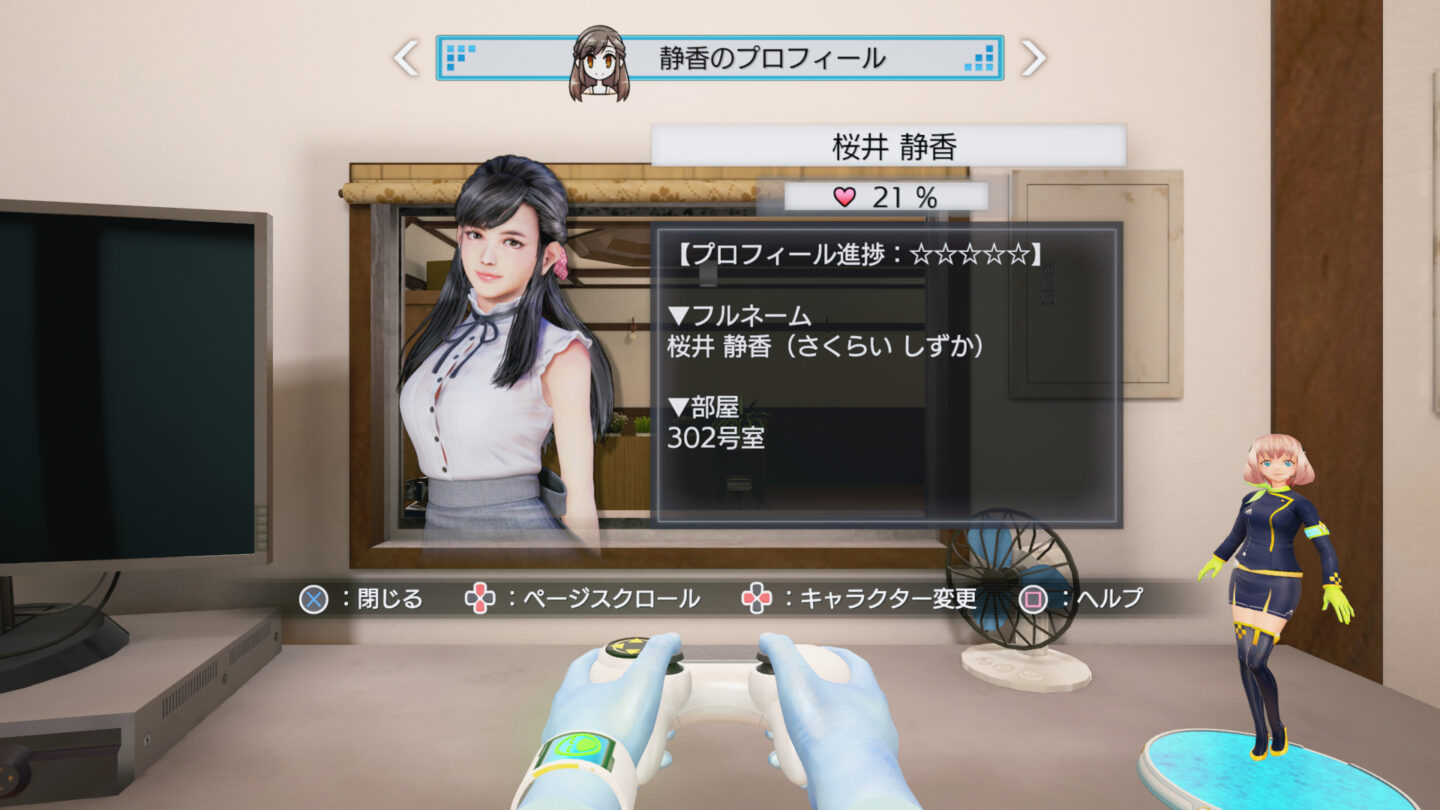1440x810 pixels.
Task: Toggle the first star in プロフィール進捗
Action: (x=922, y=254)
